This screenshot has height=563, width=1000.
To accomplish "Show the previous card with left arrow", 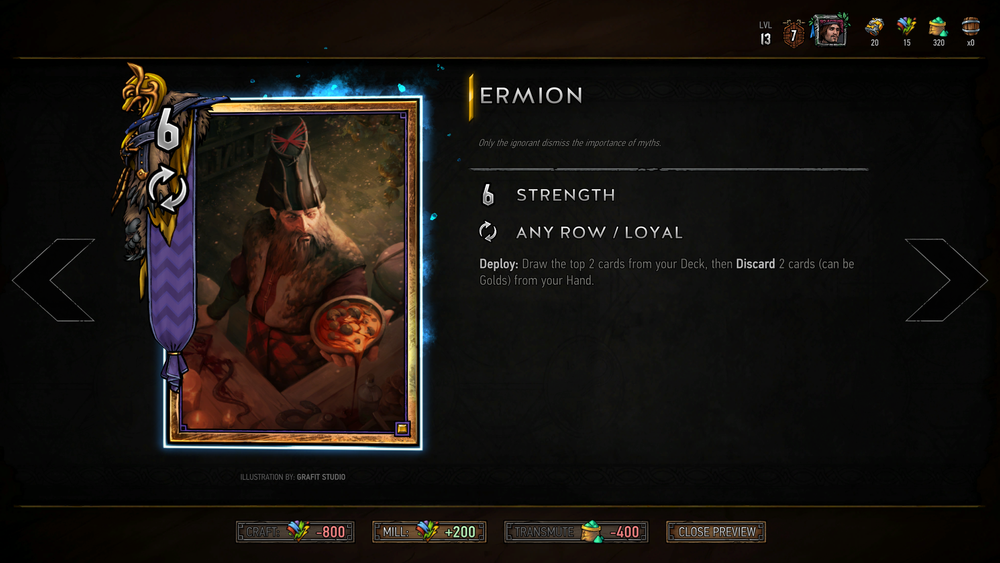I will (54, 280).
